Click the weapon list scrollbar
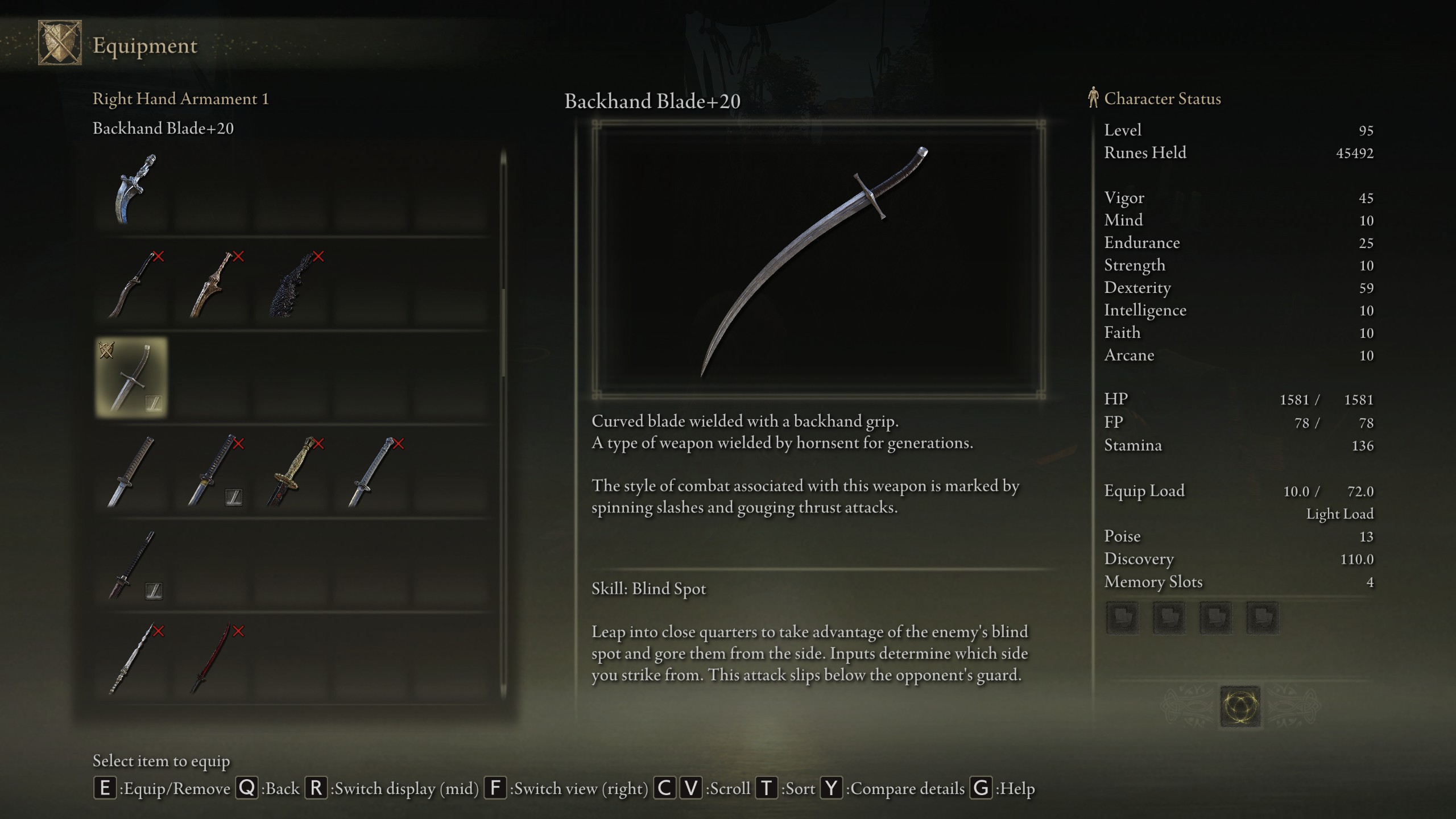1456x819 pixels. (503, 333)
